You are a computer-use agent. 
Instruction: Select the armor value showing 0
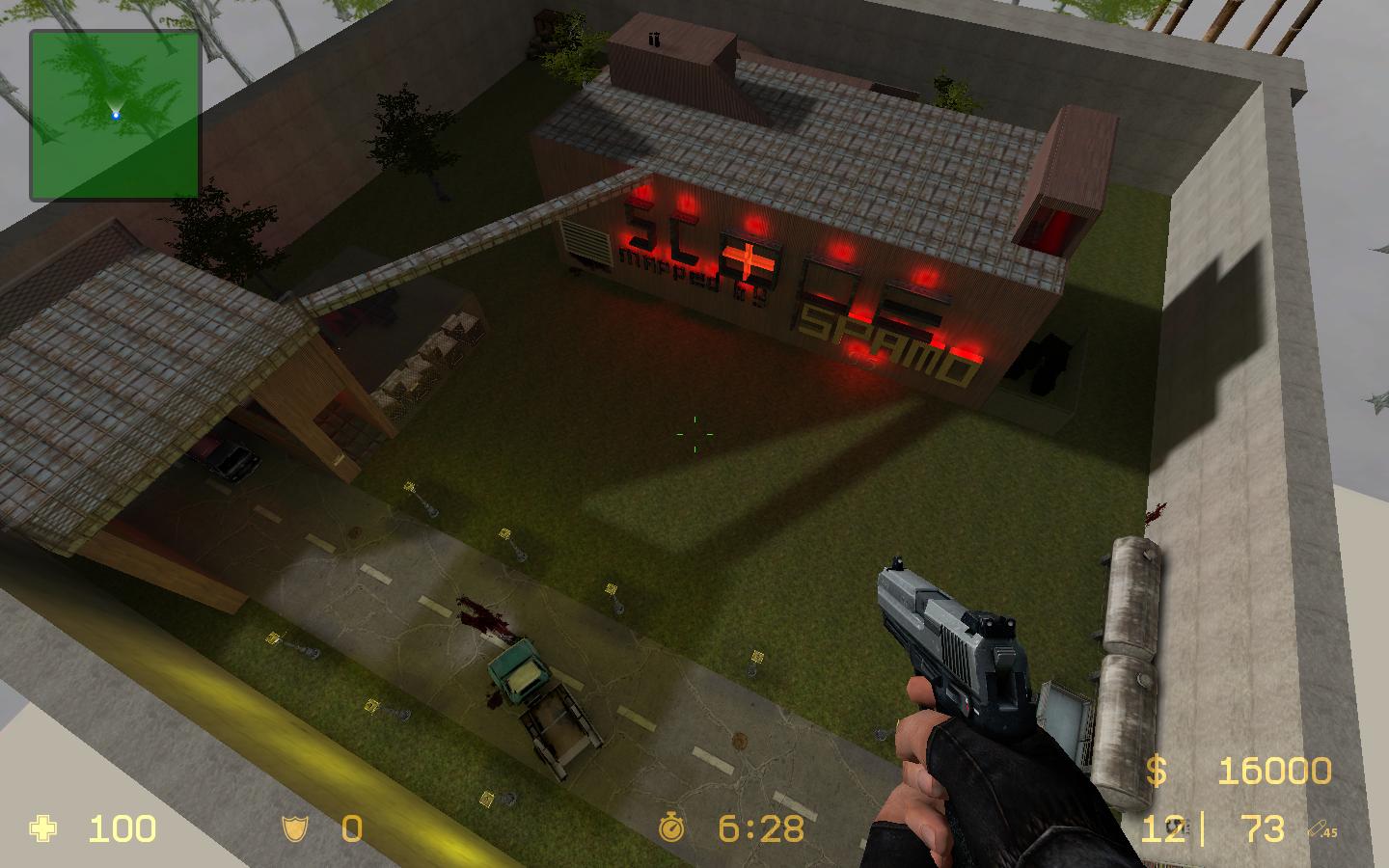351,828
